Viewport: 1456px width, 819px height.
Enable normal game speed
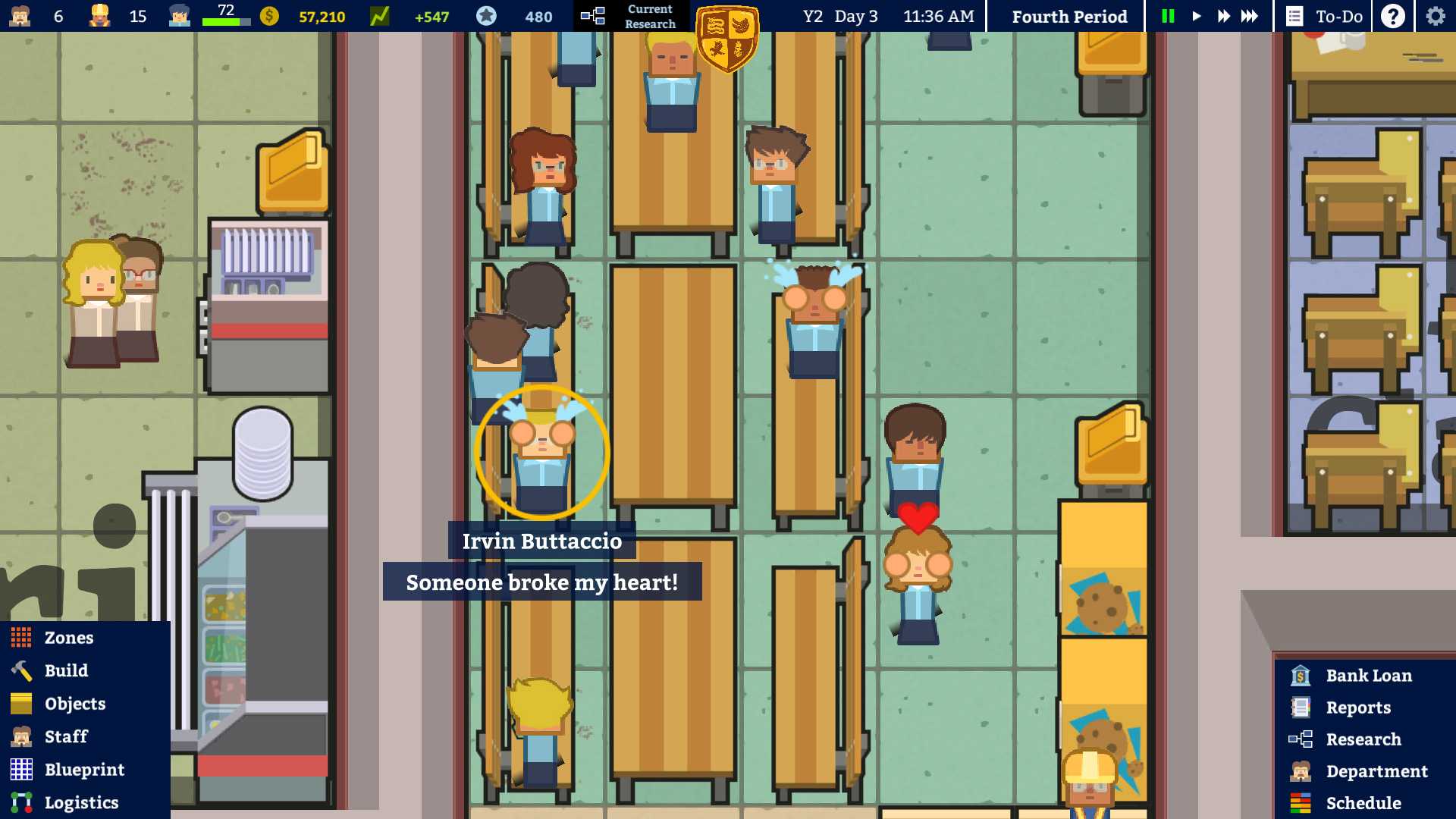pyautogui.click(x=1196, y=15)
